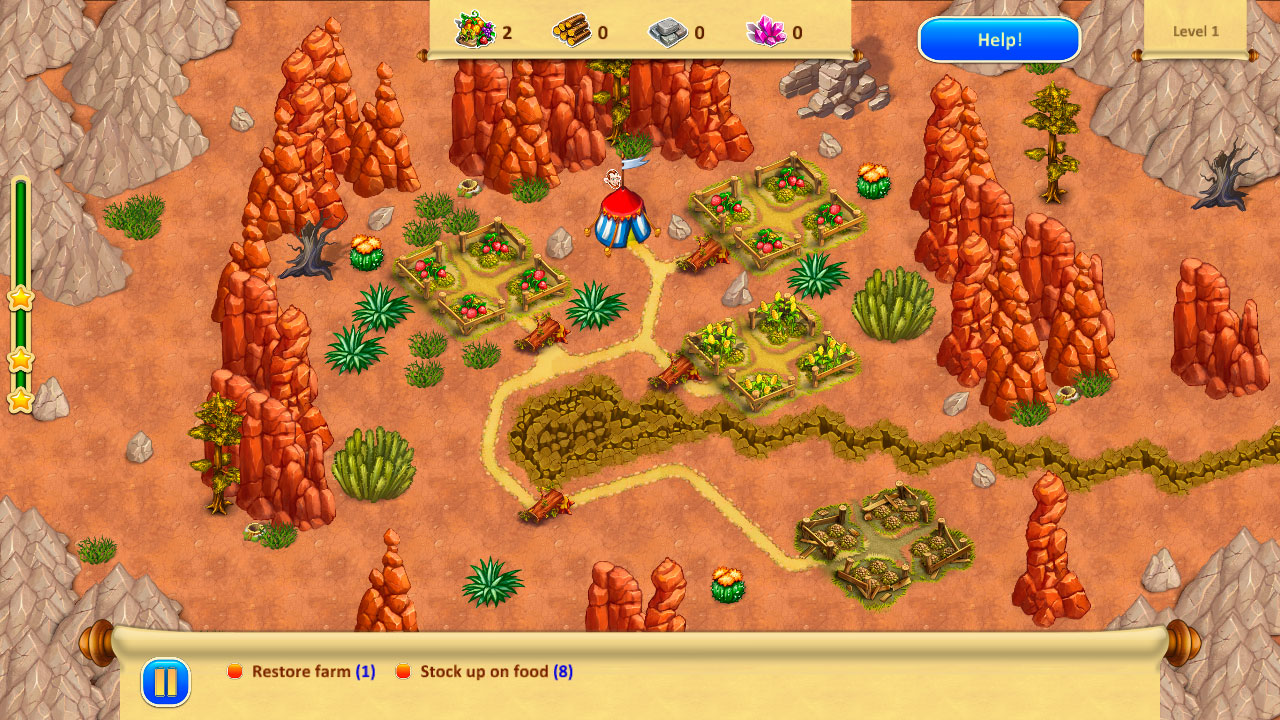1280x720 pixels.
Task: Click the worker character near the tent
Action: point(615,180)
